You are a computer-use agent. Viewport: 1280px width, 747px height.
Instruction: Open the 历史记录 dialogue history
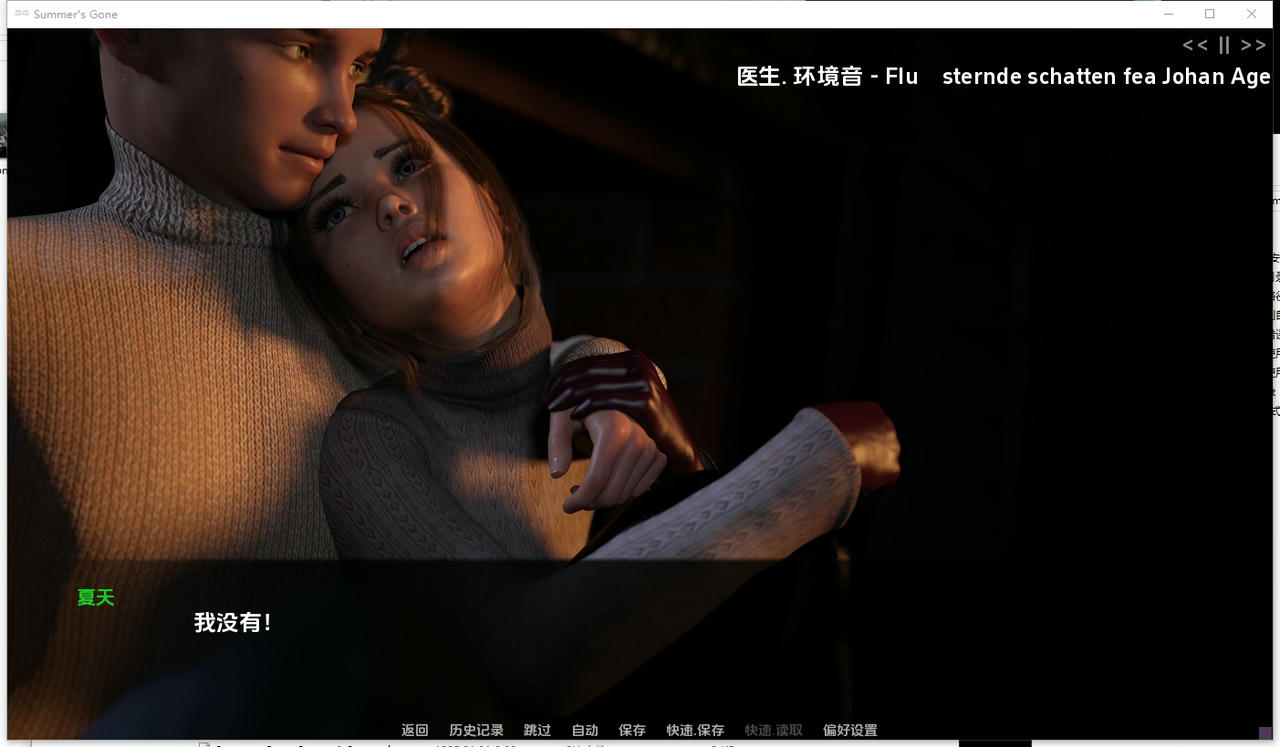coord(475,730)
